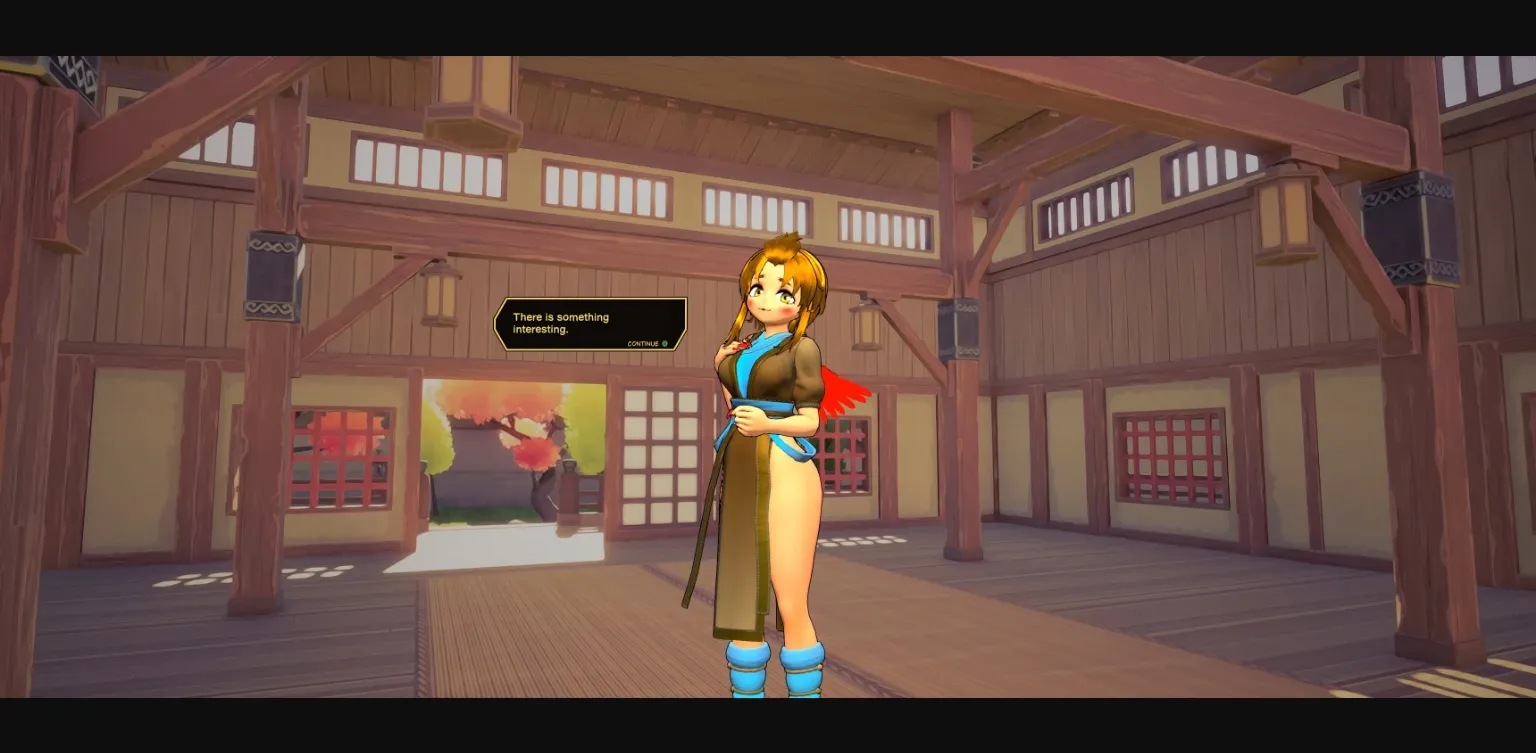Image resolution: width=1536 pixels, height=753 pixels.
Task: Click the dialogue box's gold border
Action: coord(591,300)
